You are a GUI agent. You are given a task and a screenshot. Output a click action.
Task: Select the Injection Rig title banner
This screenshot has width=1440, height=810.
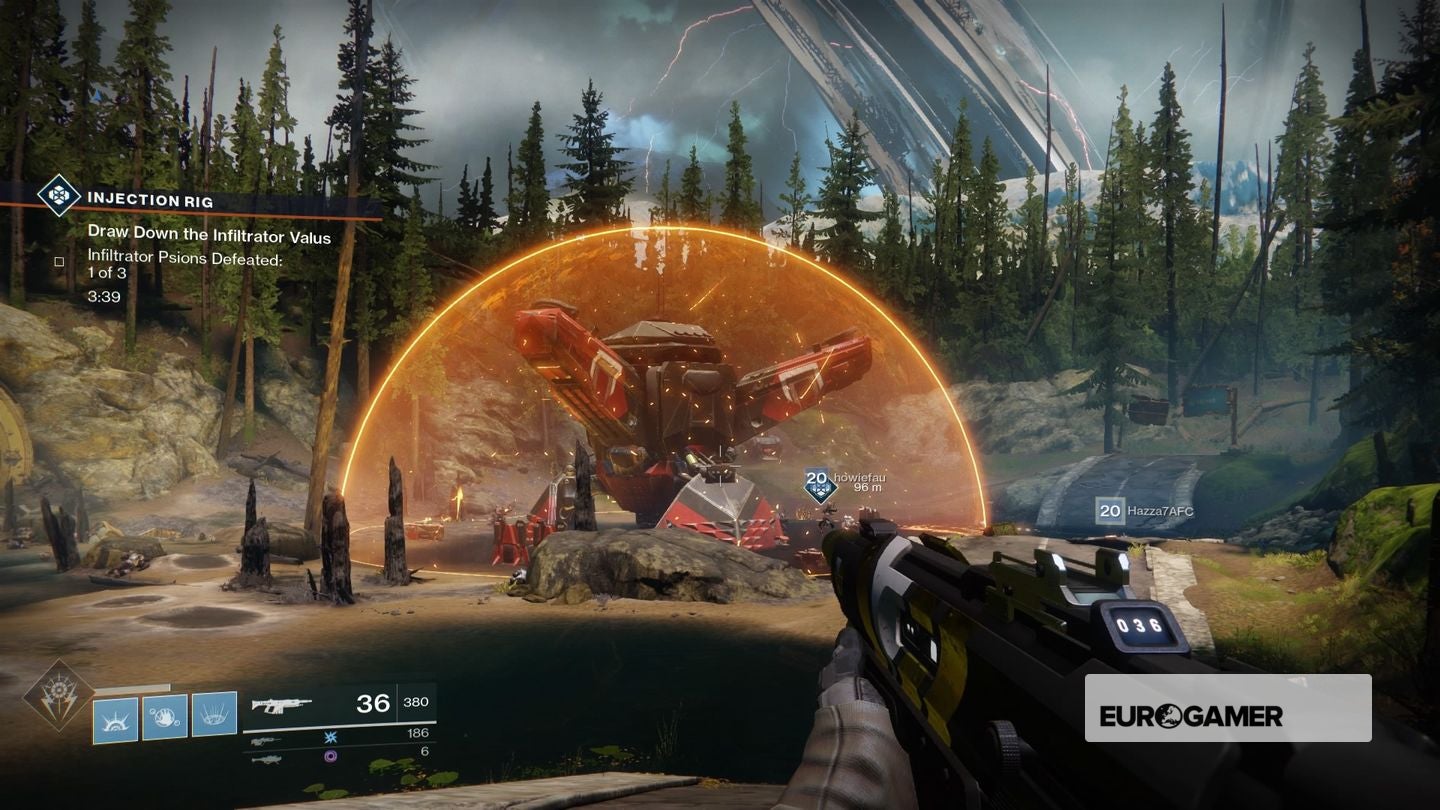point(150,199)
